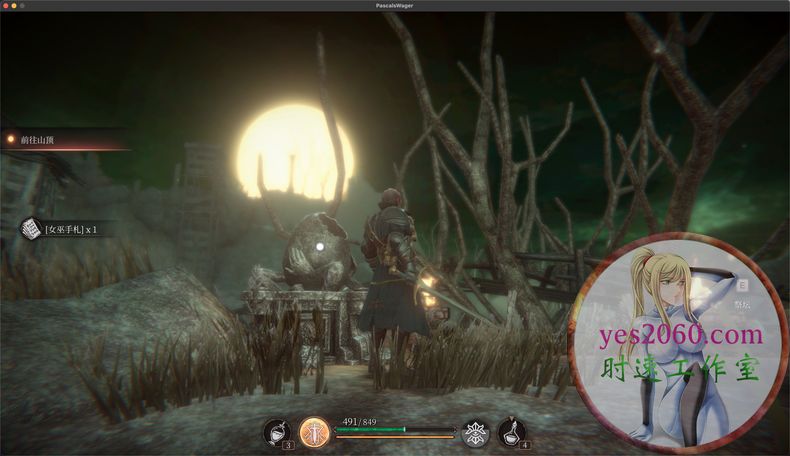This screenshot has height=456, width=790.
Task: Use the spiked eye emblem ability
Action: point(475,432)
